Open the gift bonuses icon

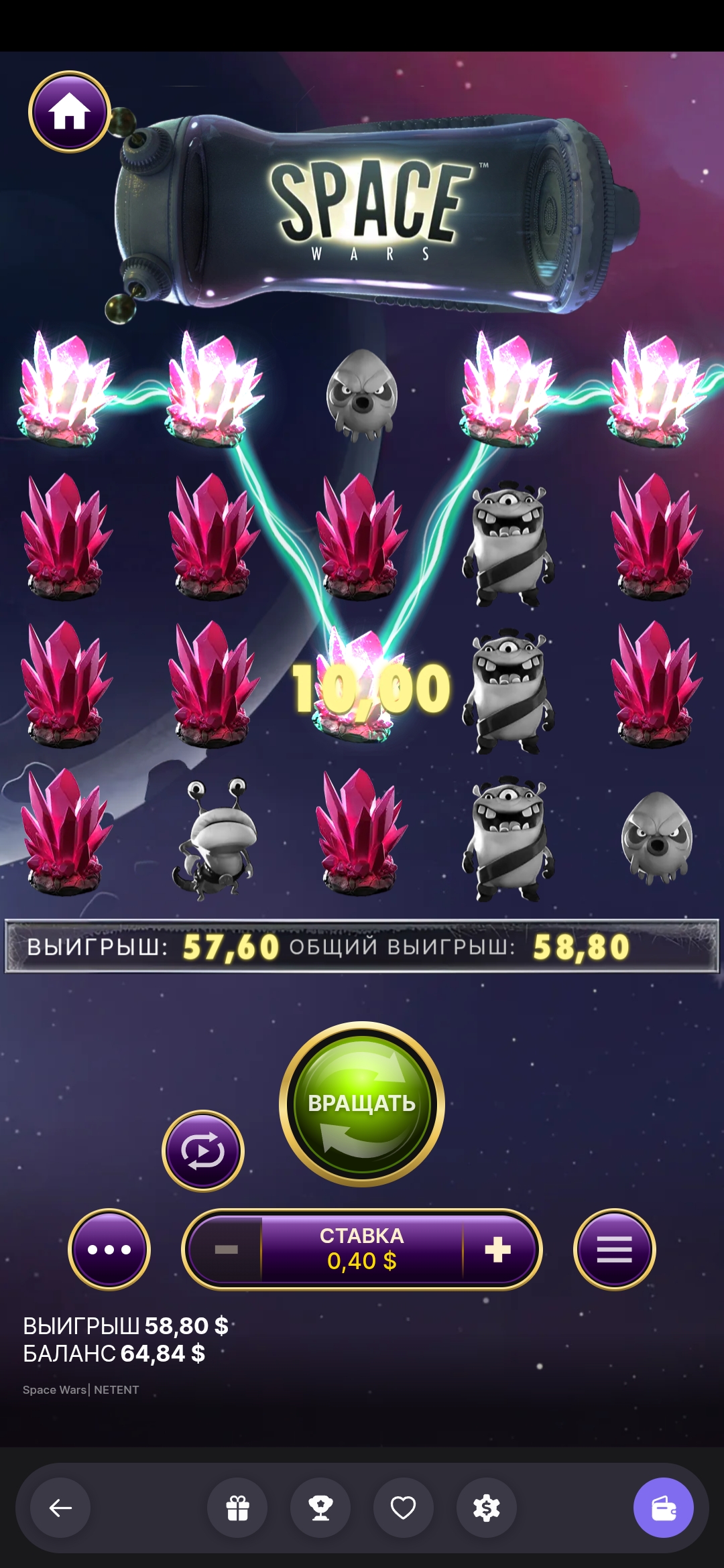(237, 1508)
